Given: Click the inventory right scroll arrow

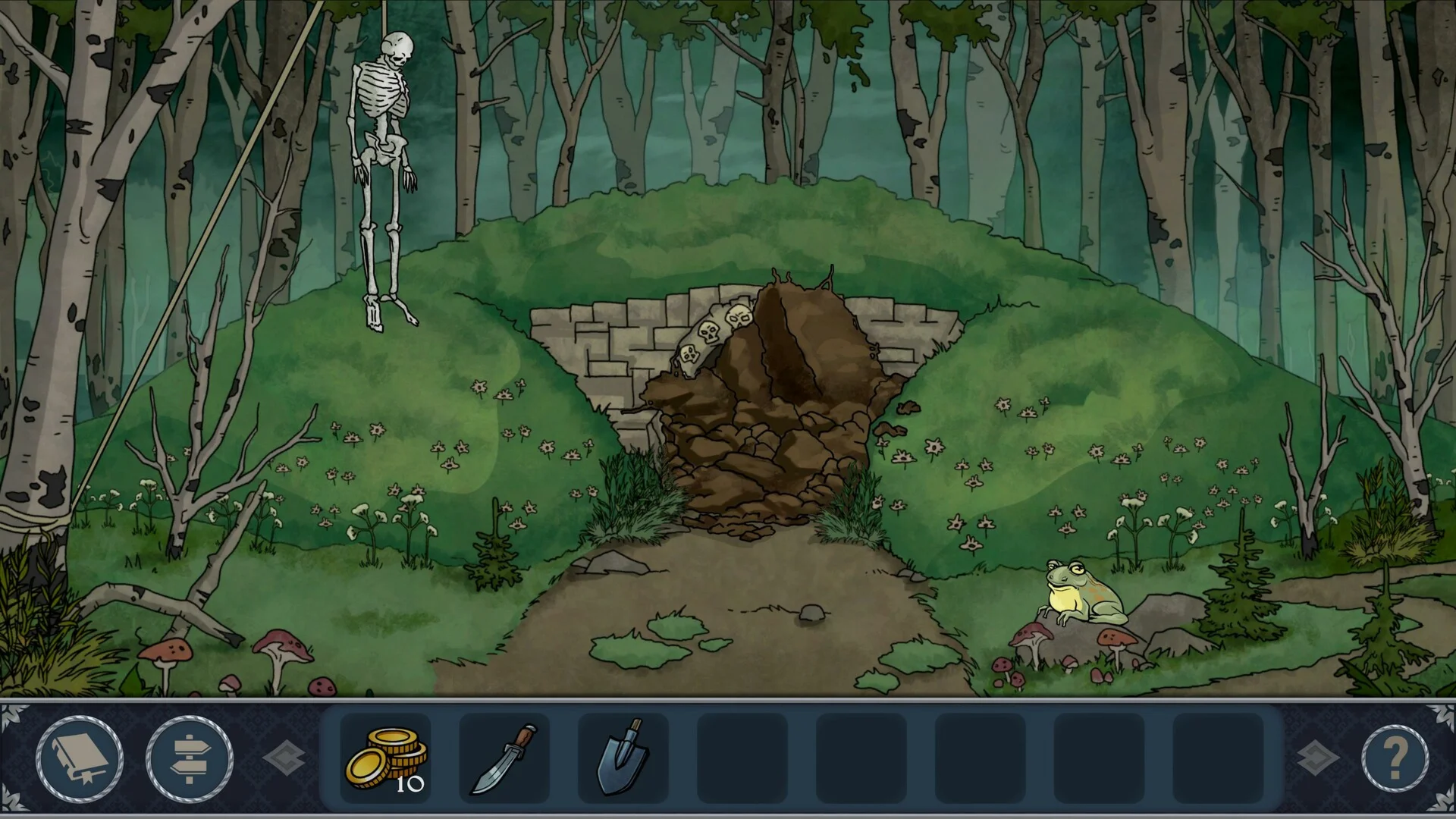Looking at the screenshot, I should (1317, 758).
